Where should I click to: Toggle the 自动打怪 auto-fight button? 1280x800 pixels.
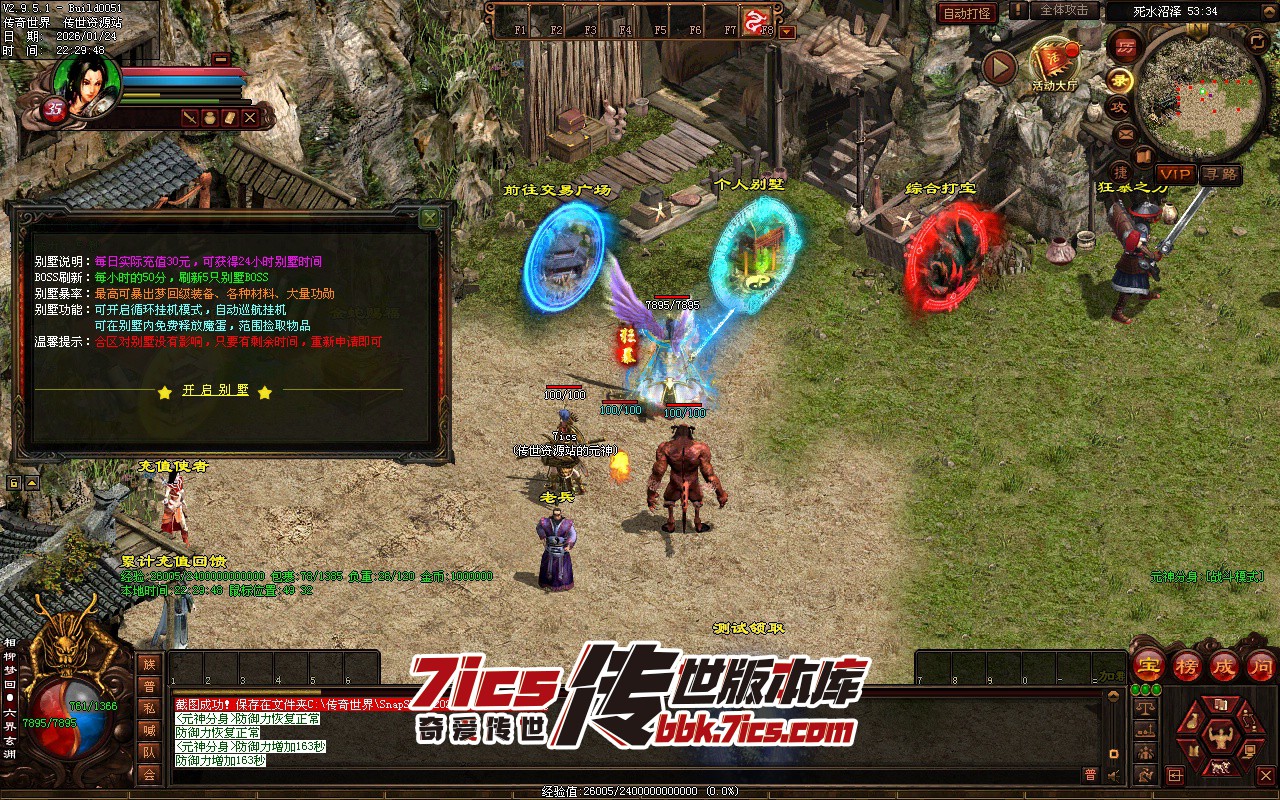coord(967,13)
